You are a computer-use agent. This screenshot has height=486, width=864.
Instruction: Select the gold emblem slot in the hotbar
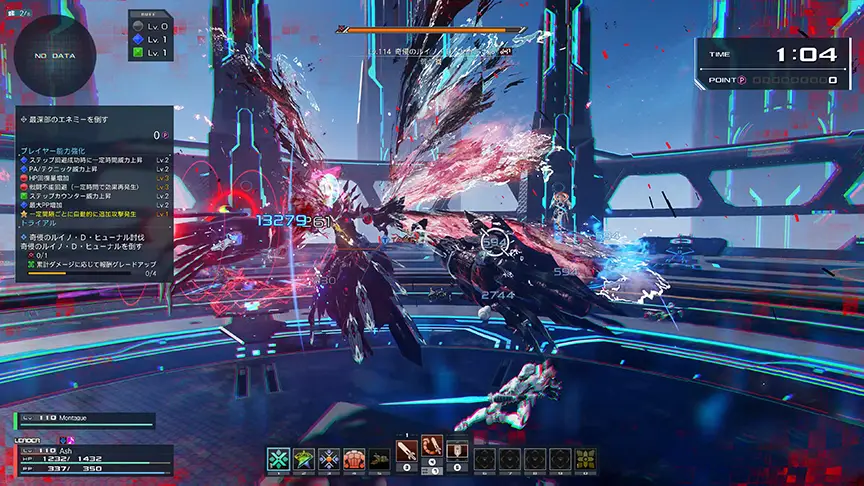586,459
